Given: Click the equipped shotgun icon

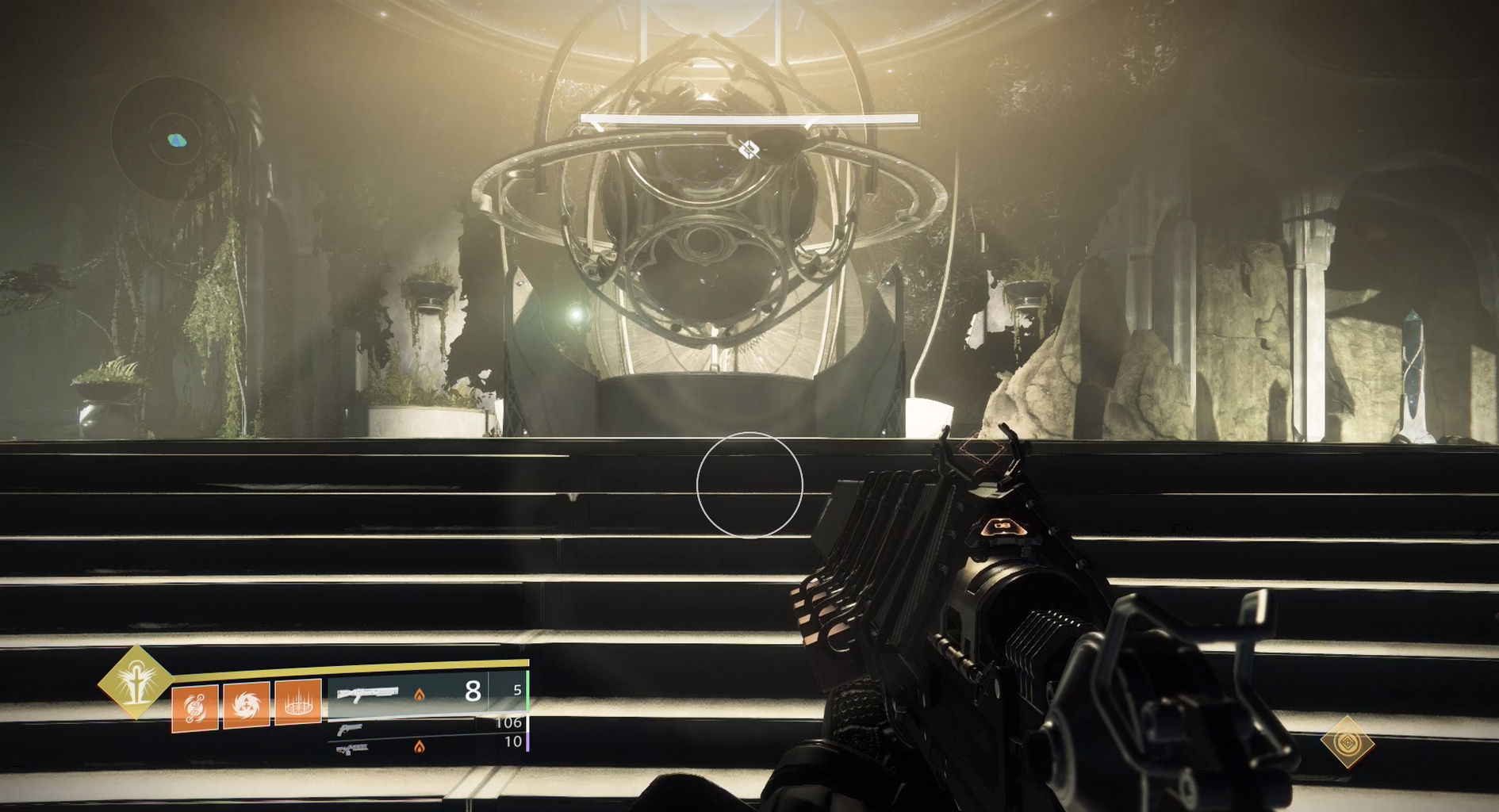Looking at the screenshot, I should pyautogui.click(x=366, y=693).
